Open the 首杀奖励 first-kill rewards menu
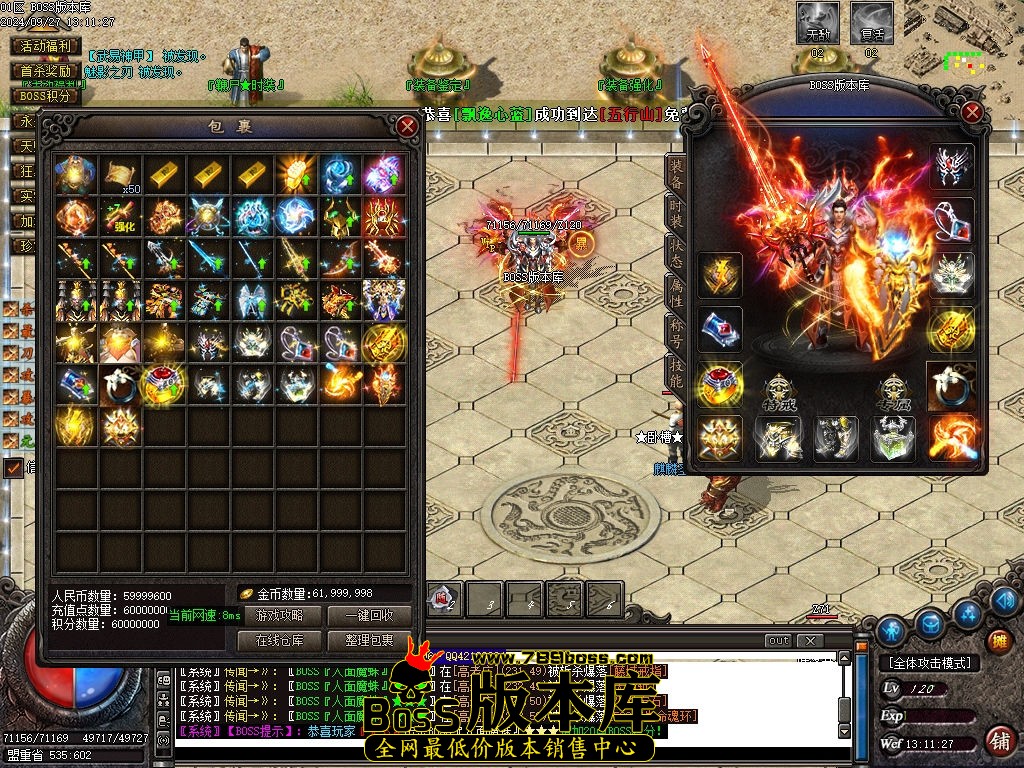 (x=45, y=71)
